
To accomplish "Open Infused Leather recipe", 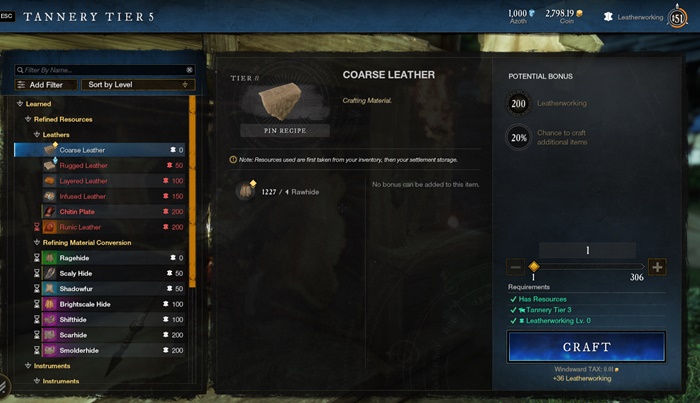I will point(82,196).
